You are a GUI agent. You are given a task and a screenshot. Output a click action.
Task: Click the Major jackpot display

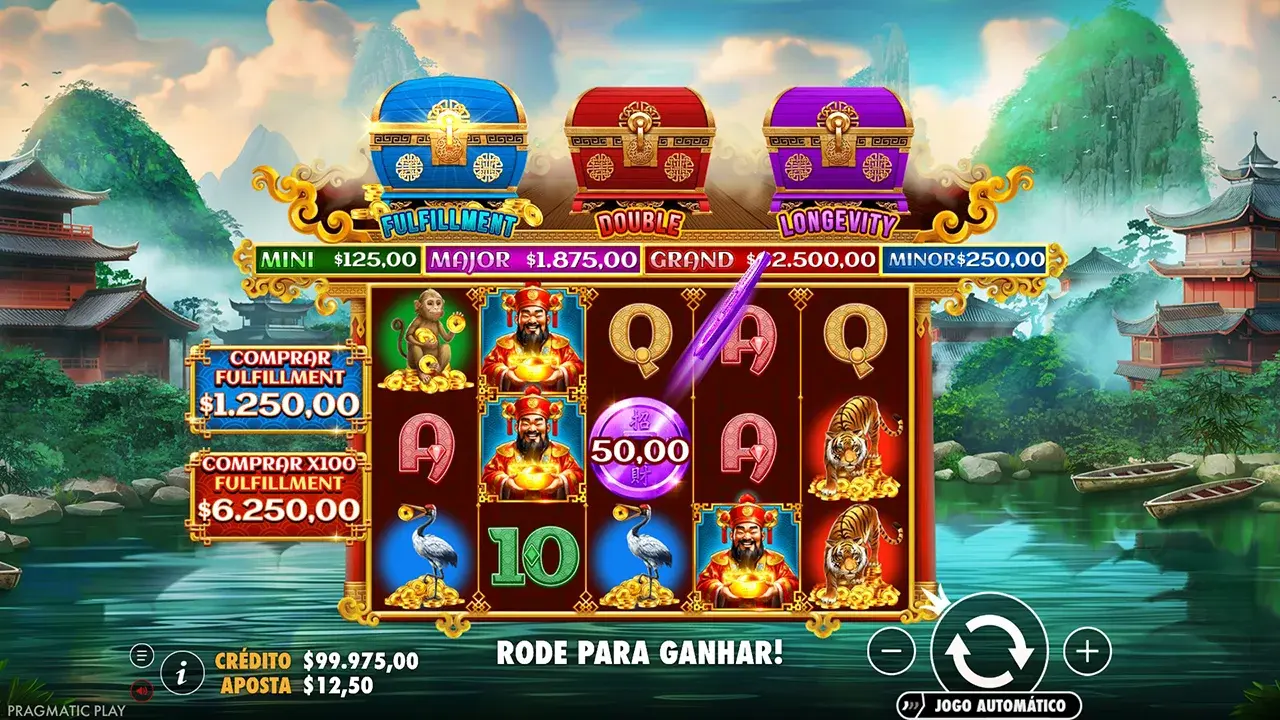(x=532, y=259)
